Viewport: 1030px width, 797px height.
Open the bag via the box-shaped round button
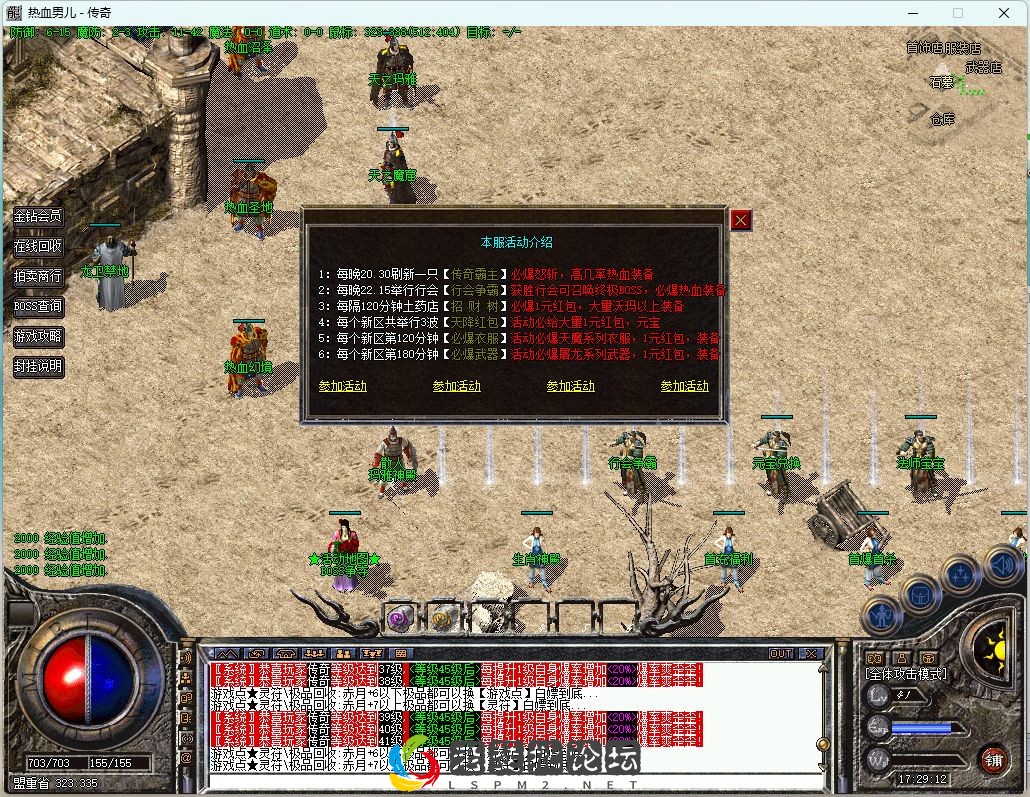(920, 595)
